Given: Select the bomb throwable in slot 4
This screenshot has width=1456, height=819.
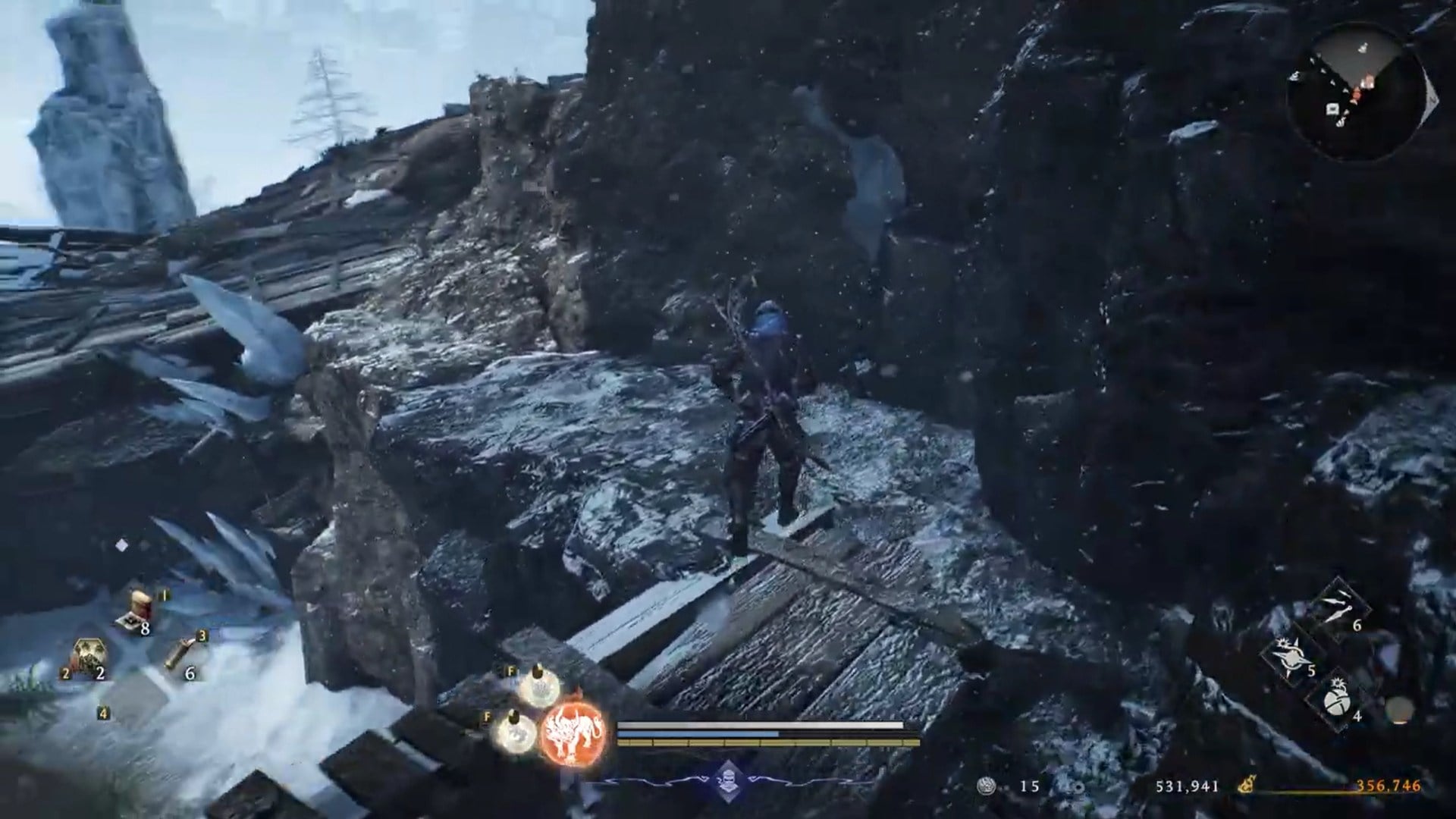Looking at the screenshot, I should tap(1337, 703).
